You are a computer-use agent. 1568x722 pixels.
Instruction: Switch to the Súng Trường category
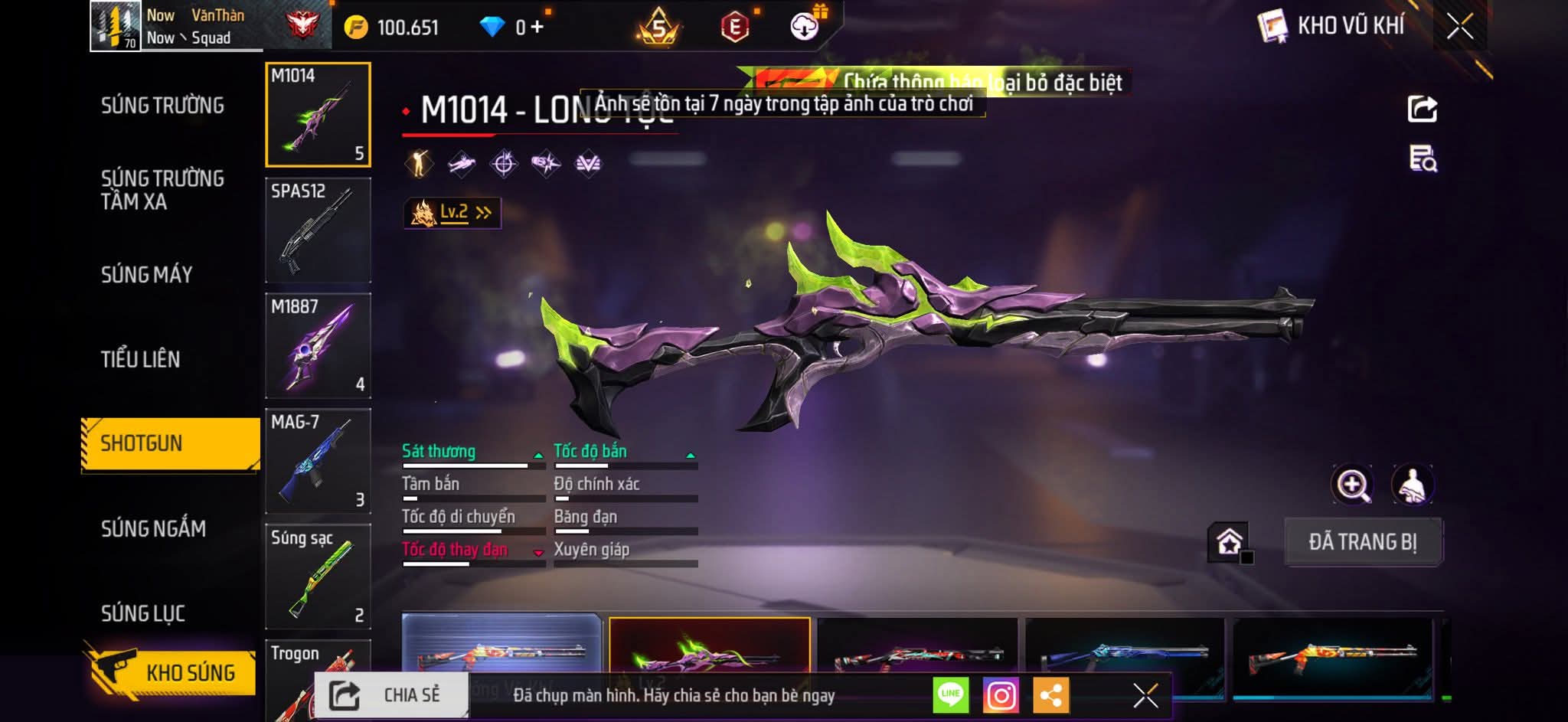coord(162,106)
